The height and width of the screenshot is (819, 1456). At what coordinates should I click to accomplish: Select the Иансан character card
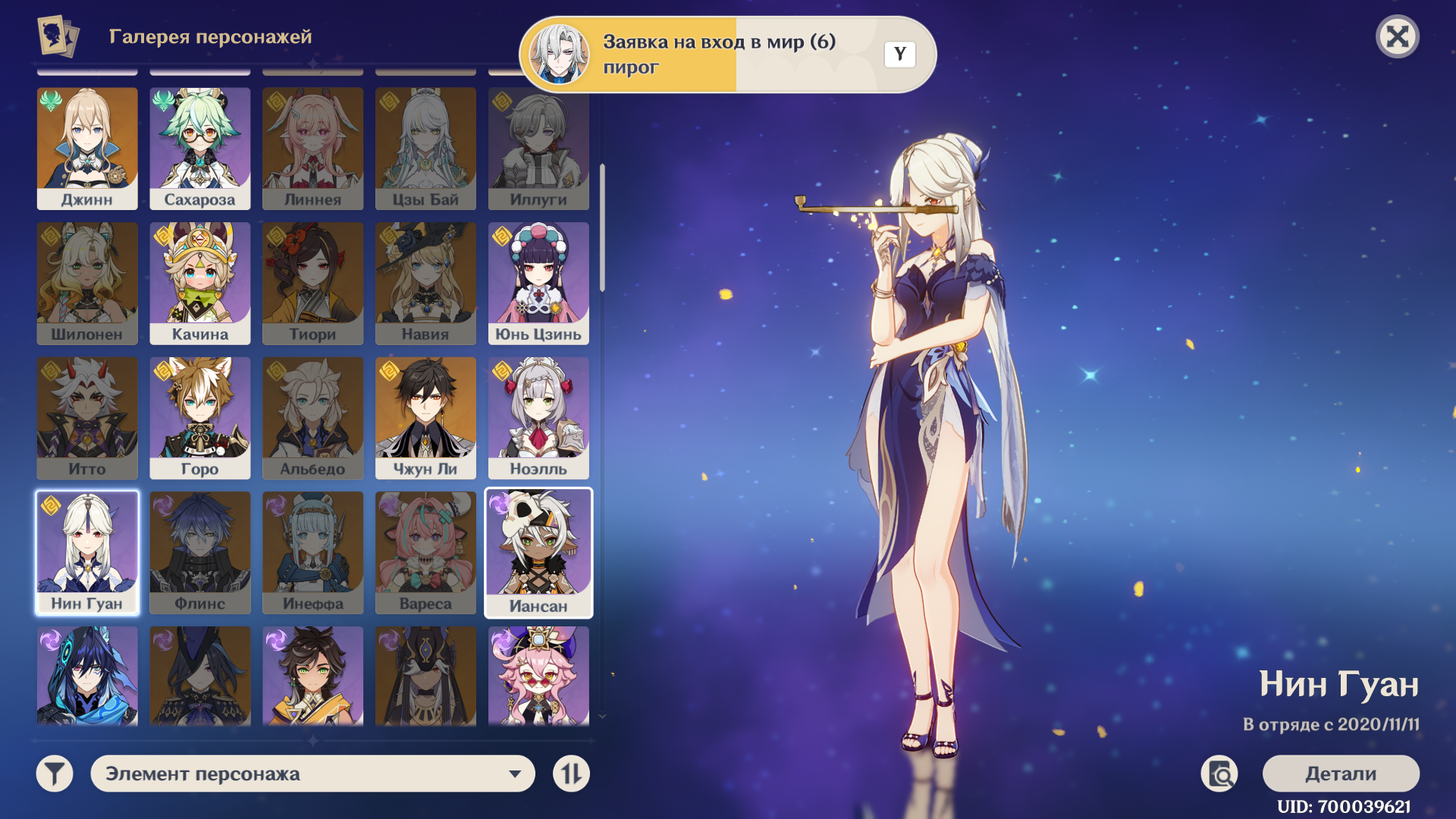point(538,552)
